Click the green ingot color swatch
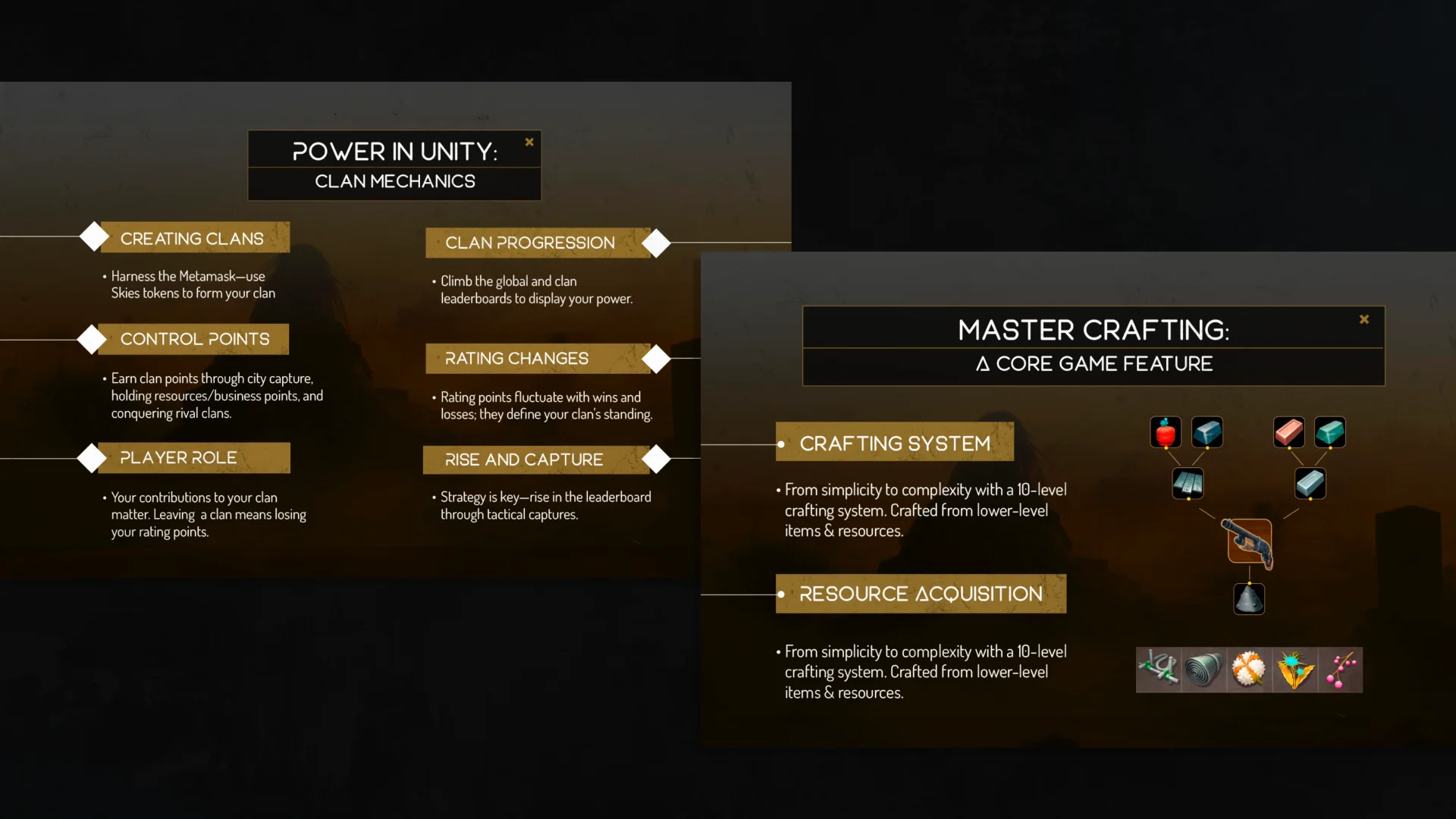1456x819 pixels. 1331,431
